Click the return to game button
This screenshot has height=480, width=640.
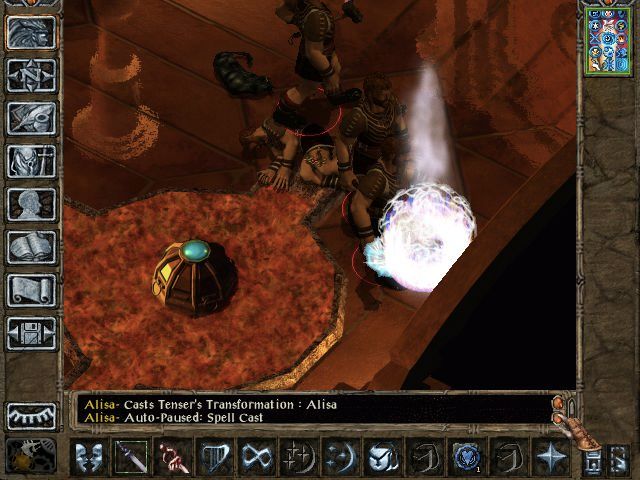(x=31, y=32)
